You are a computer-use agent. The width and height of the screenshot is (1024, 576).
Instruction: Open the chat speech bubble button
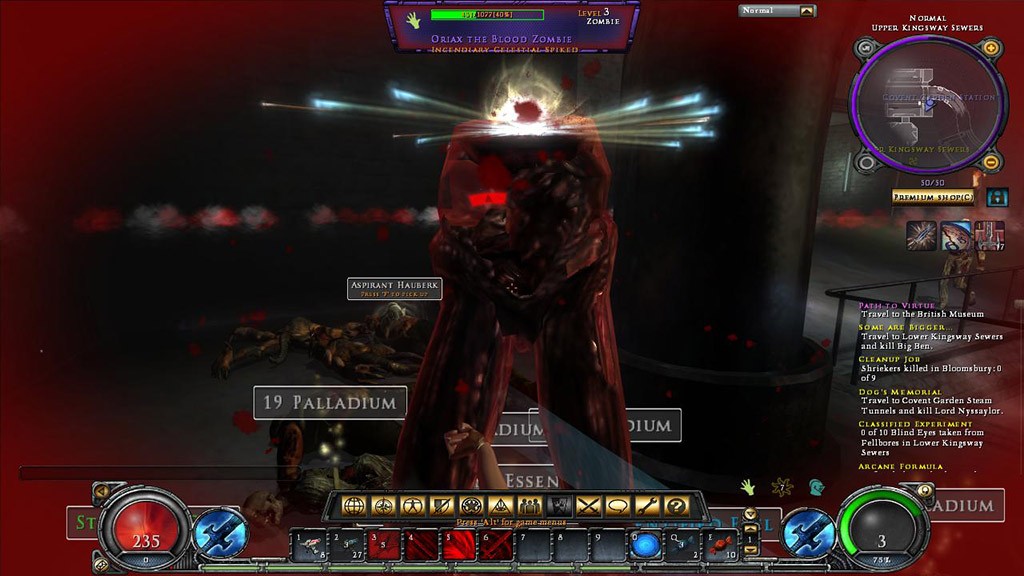coord(617,506)
